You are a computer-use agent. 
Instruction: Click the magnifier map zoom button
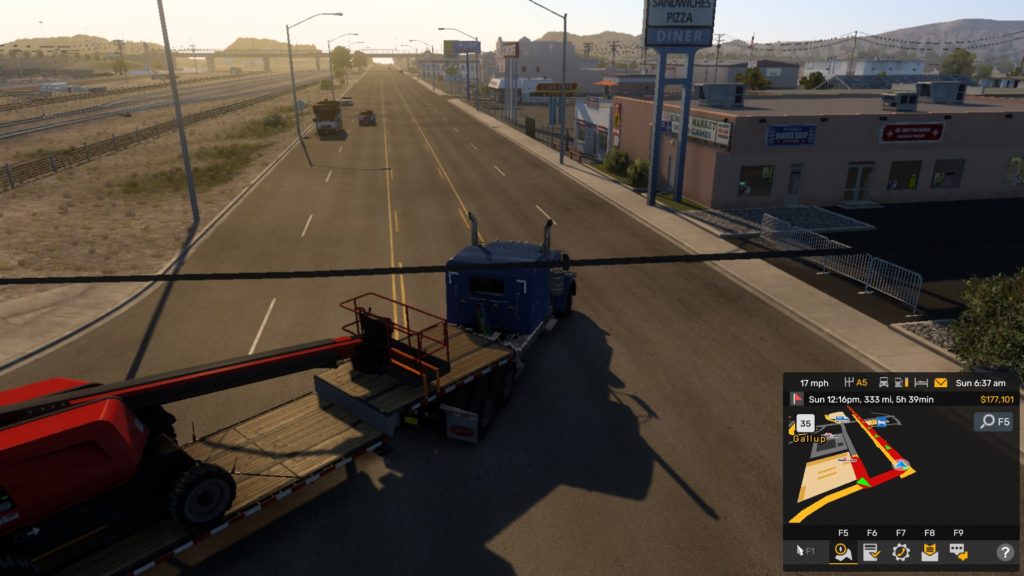coord(993,421)
